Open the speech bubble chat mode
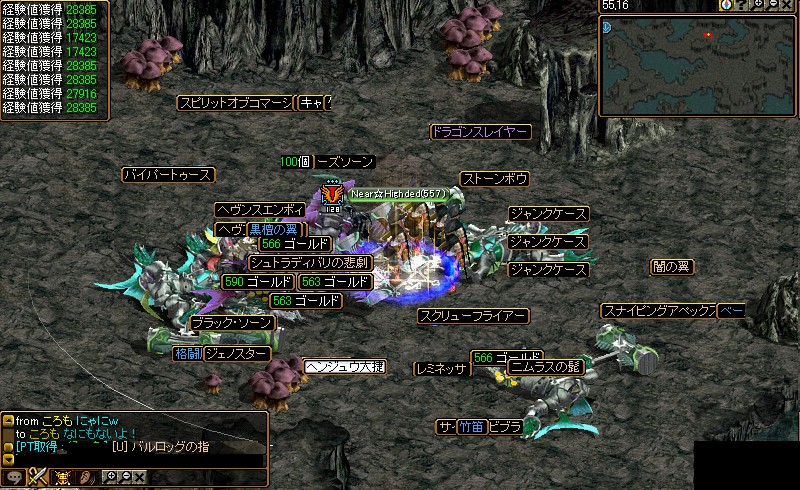Image resolution: width=800 pixels, height=490 pixels. pos(14,477)
